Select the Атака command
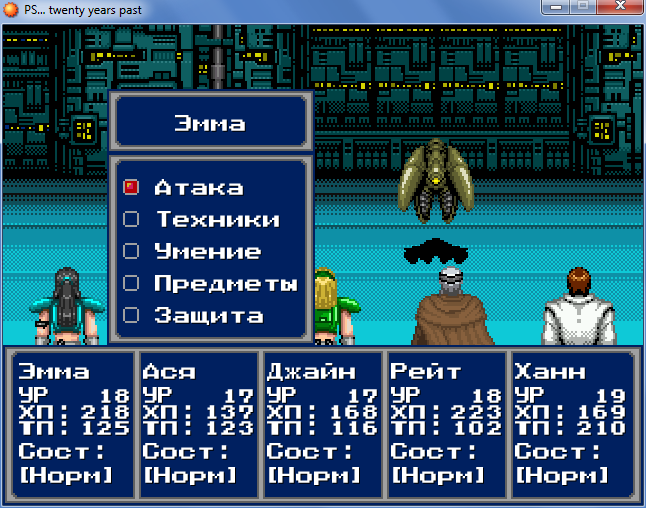646x508 pixels. click(x=198, y=187)
